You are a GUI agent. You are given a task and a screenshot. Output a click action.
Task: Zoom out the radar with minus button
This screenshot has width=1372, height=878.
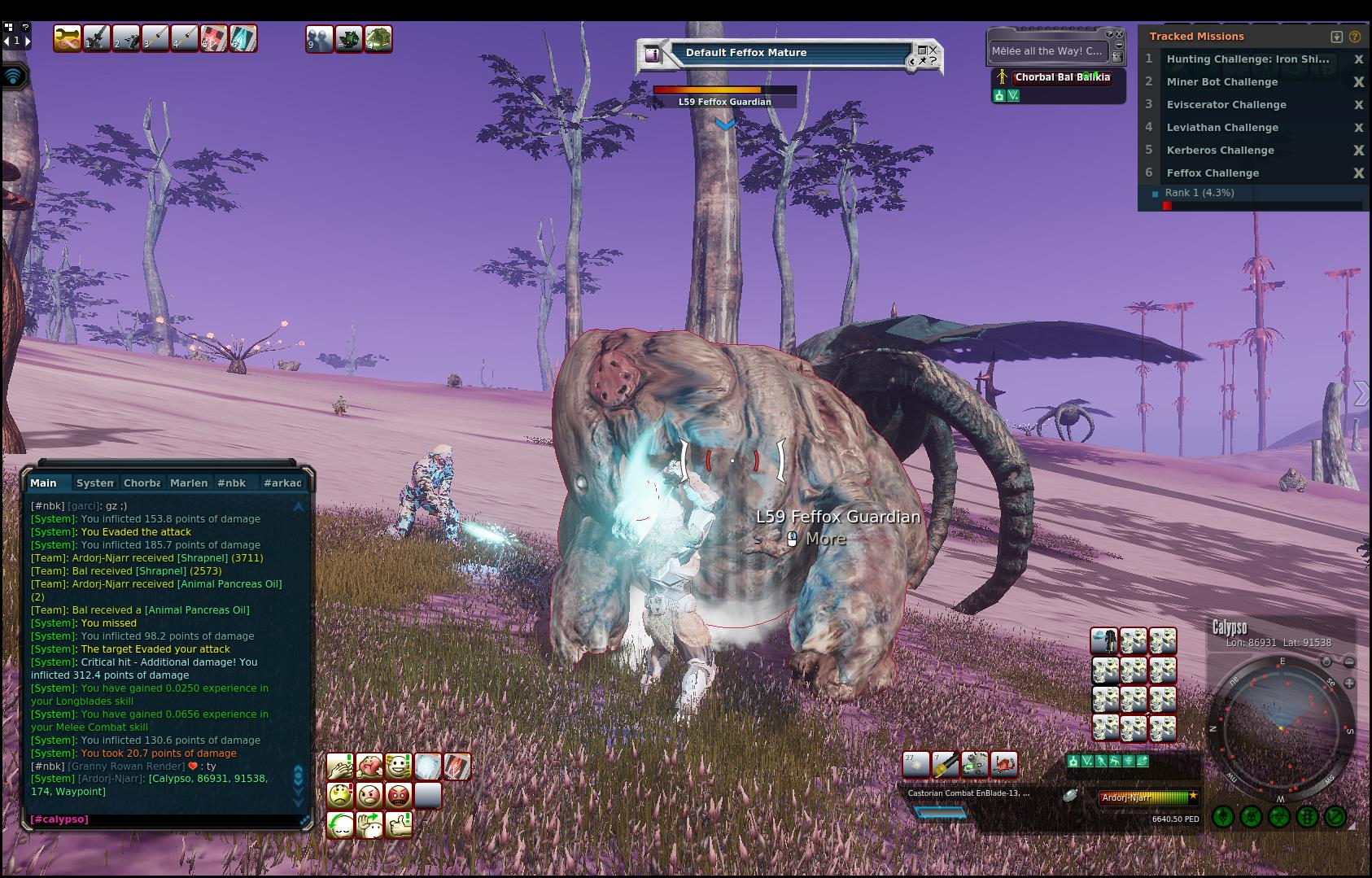[1349, 662]
